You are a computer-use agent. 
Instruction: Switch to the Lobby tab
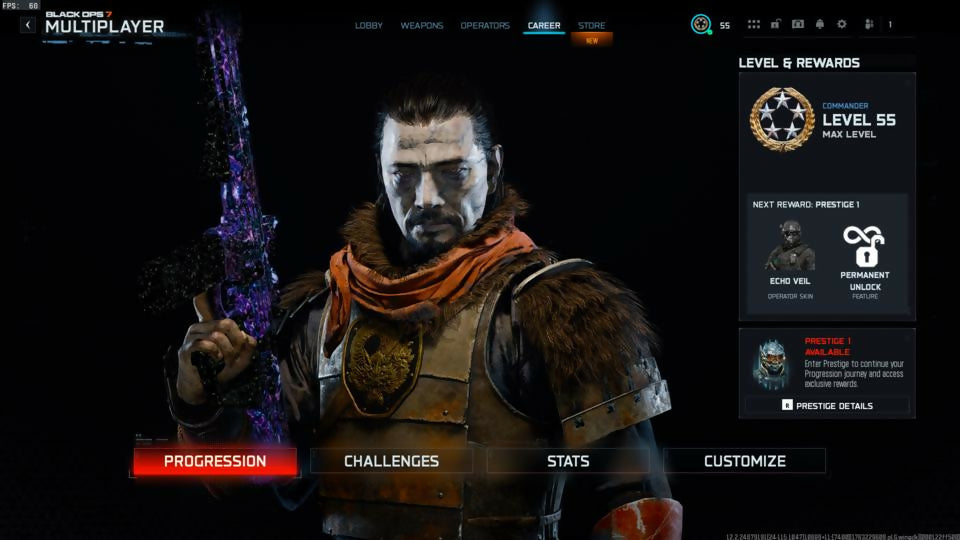click(x=369, y=25)
